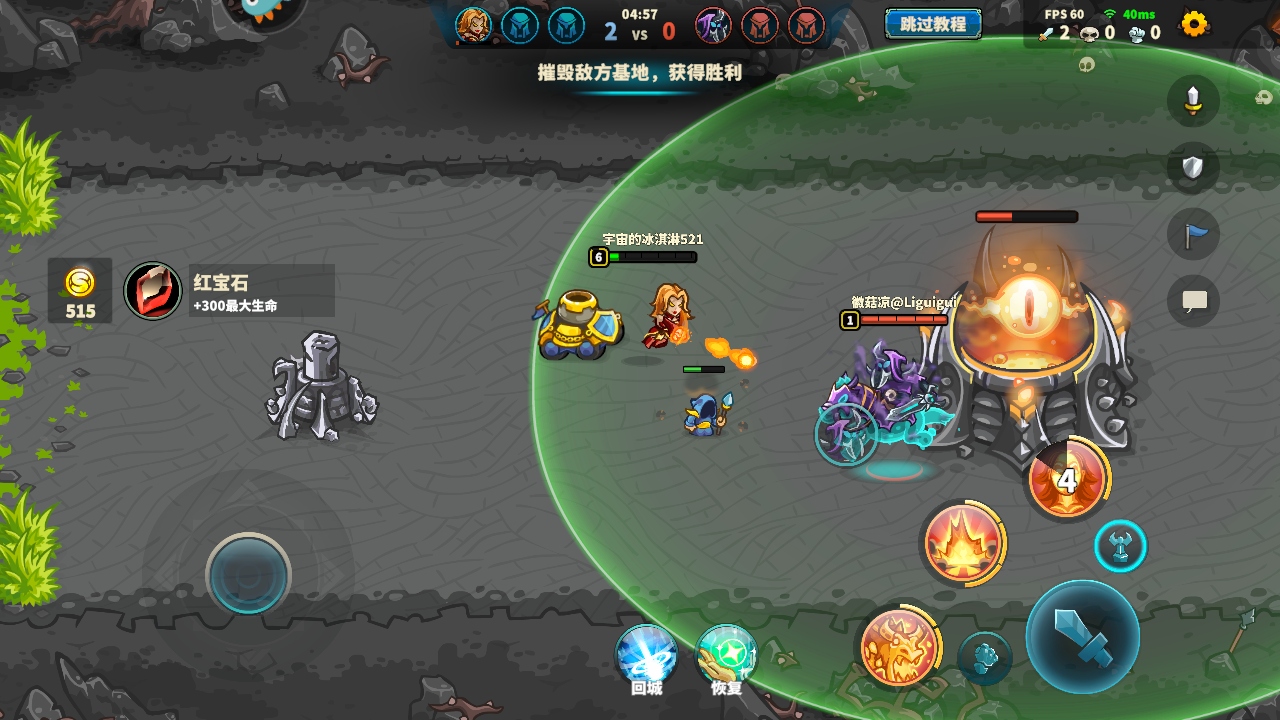Activate the 回城 recall skill
The height and width of the screenshot is (720, 1280).
pos(646,656)
